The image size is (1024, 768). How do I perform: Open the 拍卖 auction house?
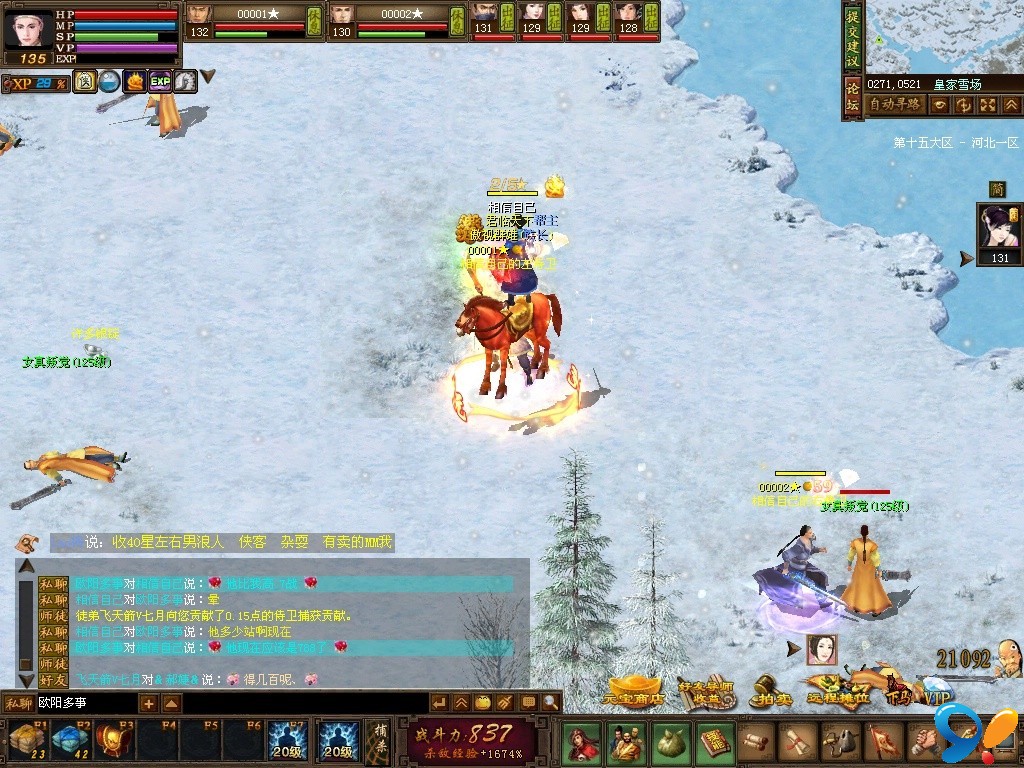(x=772, y=696)
